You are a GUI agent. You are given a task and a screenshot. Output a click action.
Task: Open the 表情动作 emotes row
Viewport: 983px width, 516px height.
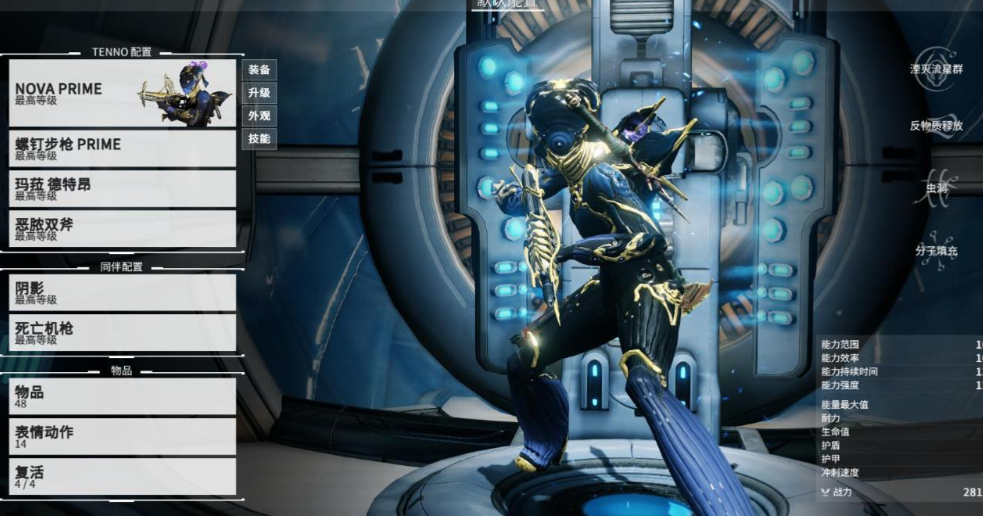click(122, 437)
